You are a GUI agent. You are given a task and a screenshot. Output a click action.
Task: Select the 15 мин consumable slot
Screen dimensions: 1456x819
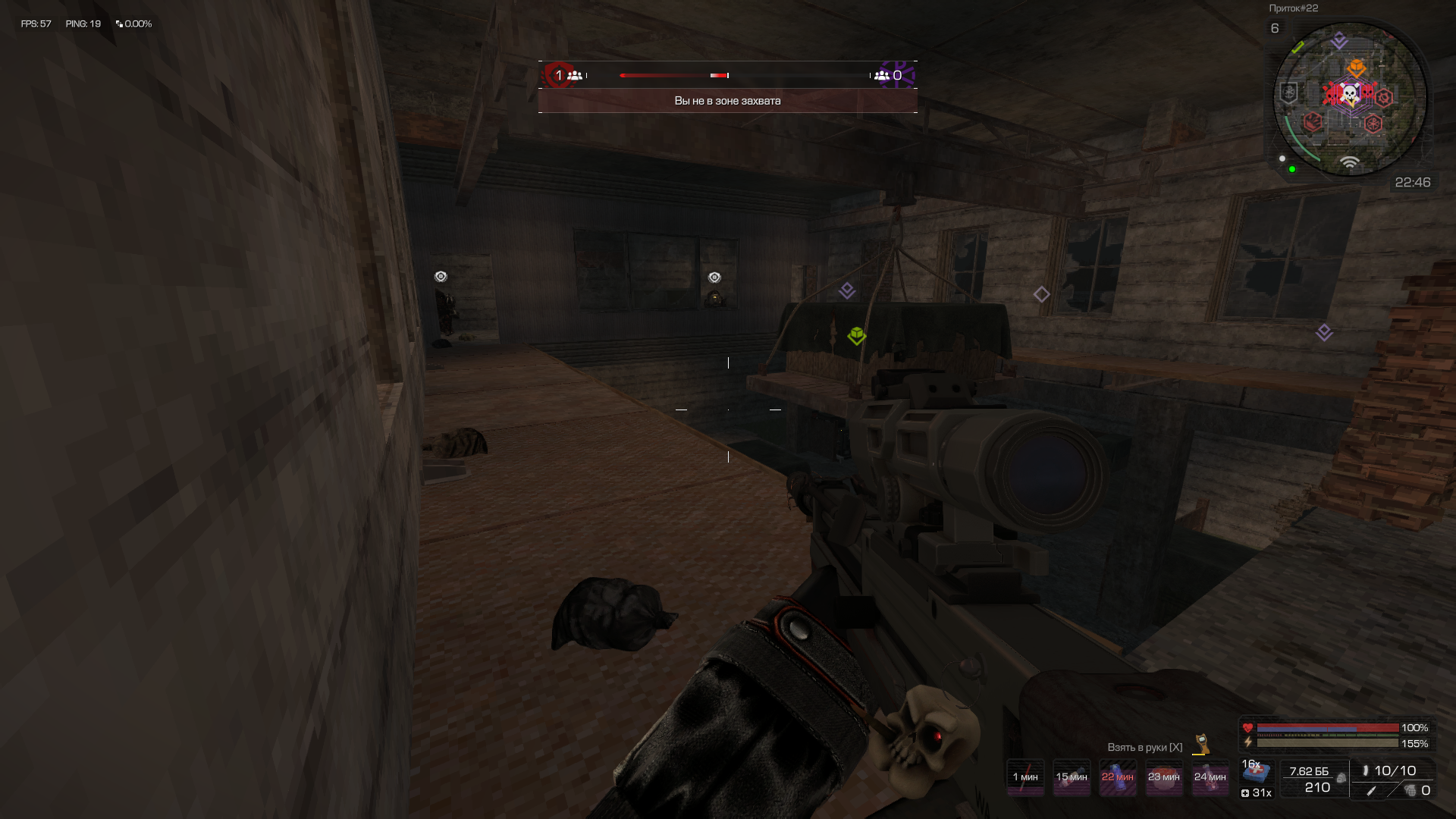coord(1072,777)
